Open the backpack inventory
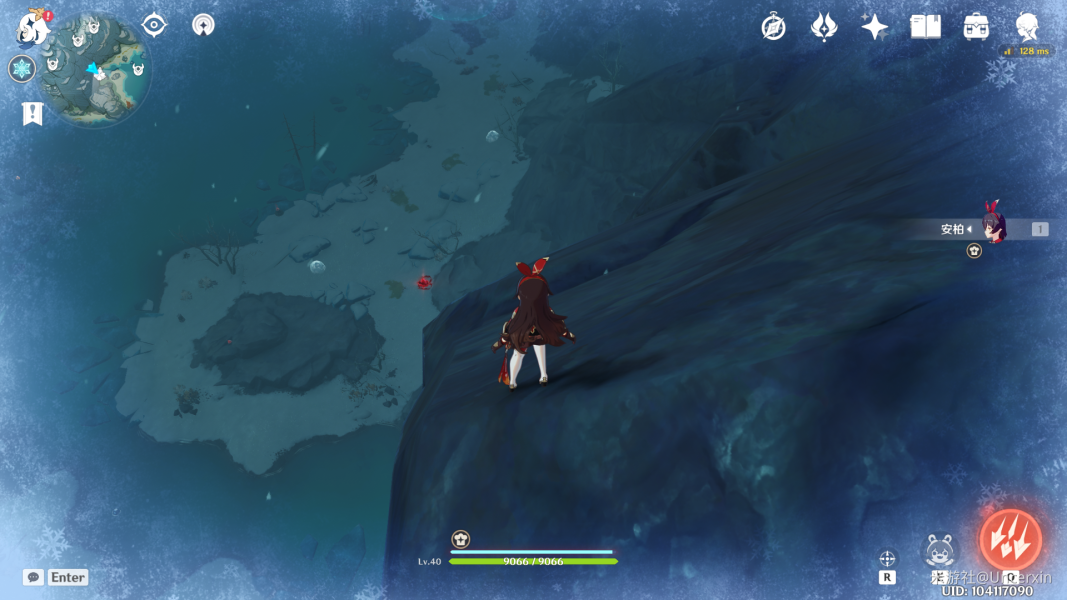This screenshot has width=1067, height=600. coord(976,27)
